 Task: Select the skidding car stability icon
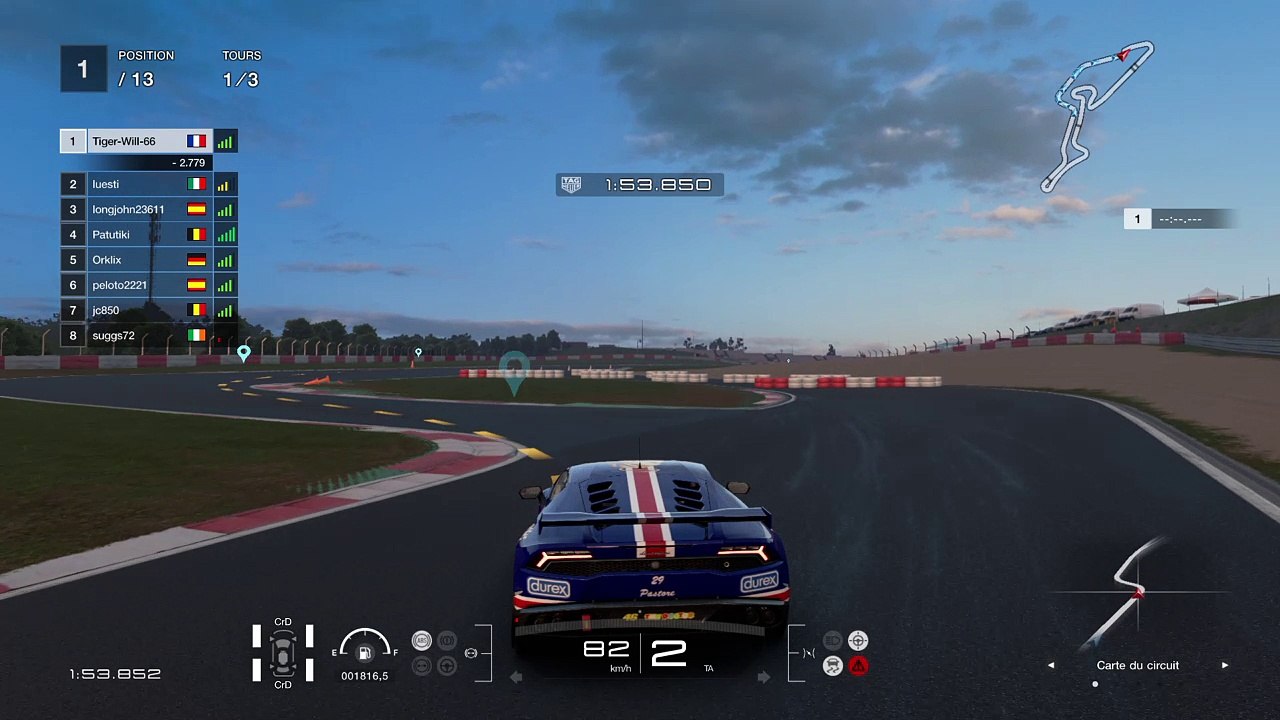click(x=832, y=666)
